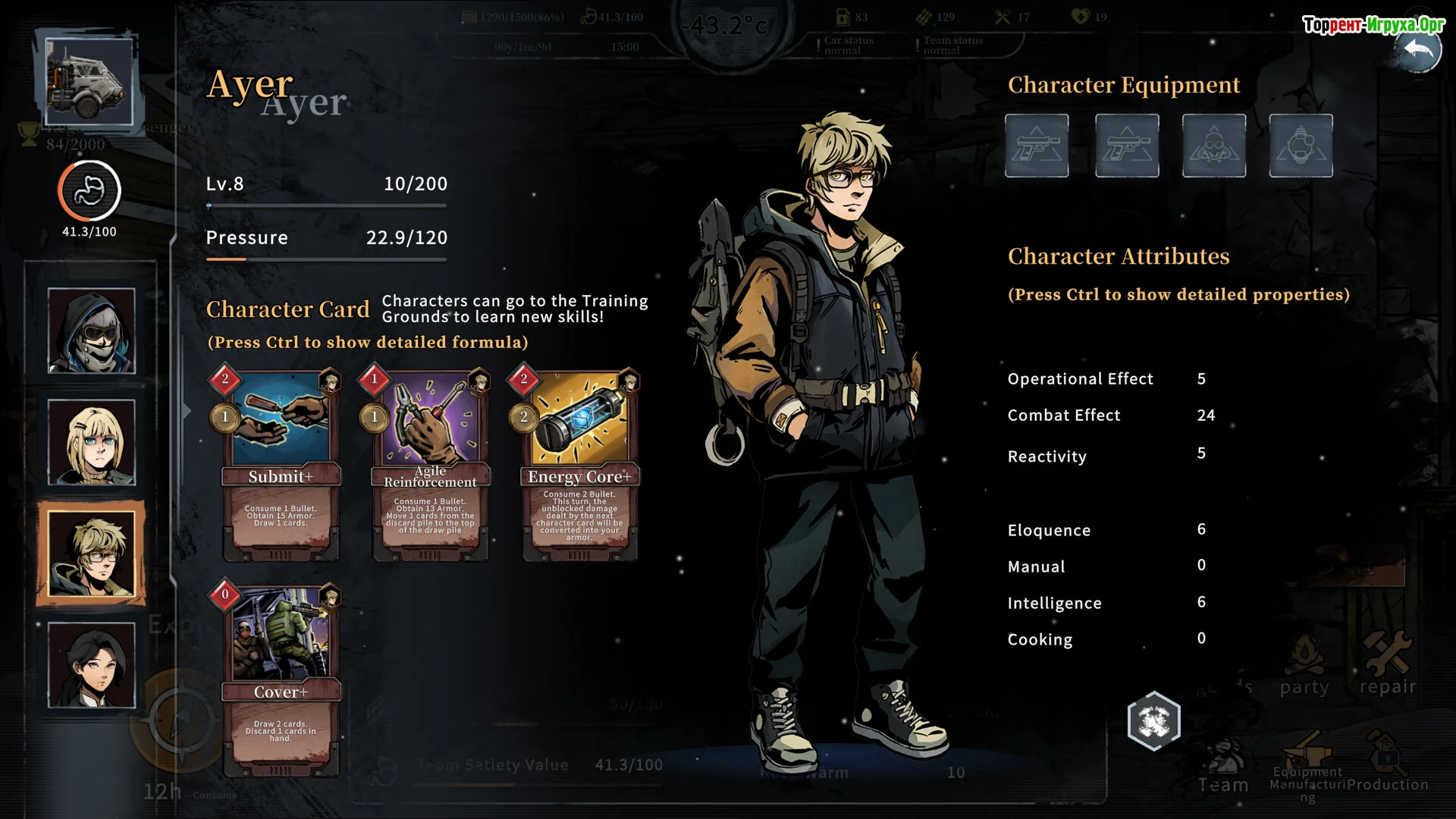Select the Cover+ card

point(280,681)
